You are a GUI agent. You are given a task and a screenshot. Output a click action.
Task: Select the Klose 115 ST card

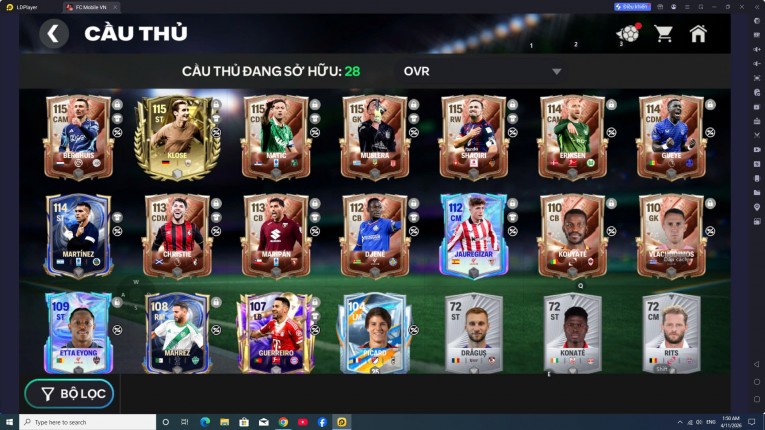click(x=177, y=136)
